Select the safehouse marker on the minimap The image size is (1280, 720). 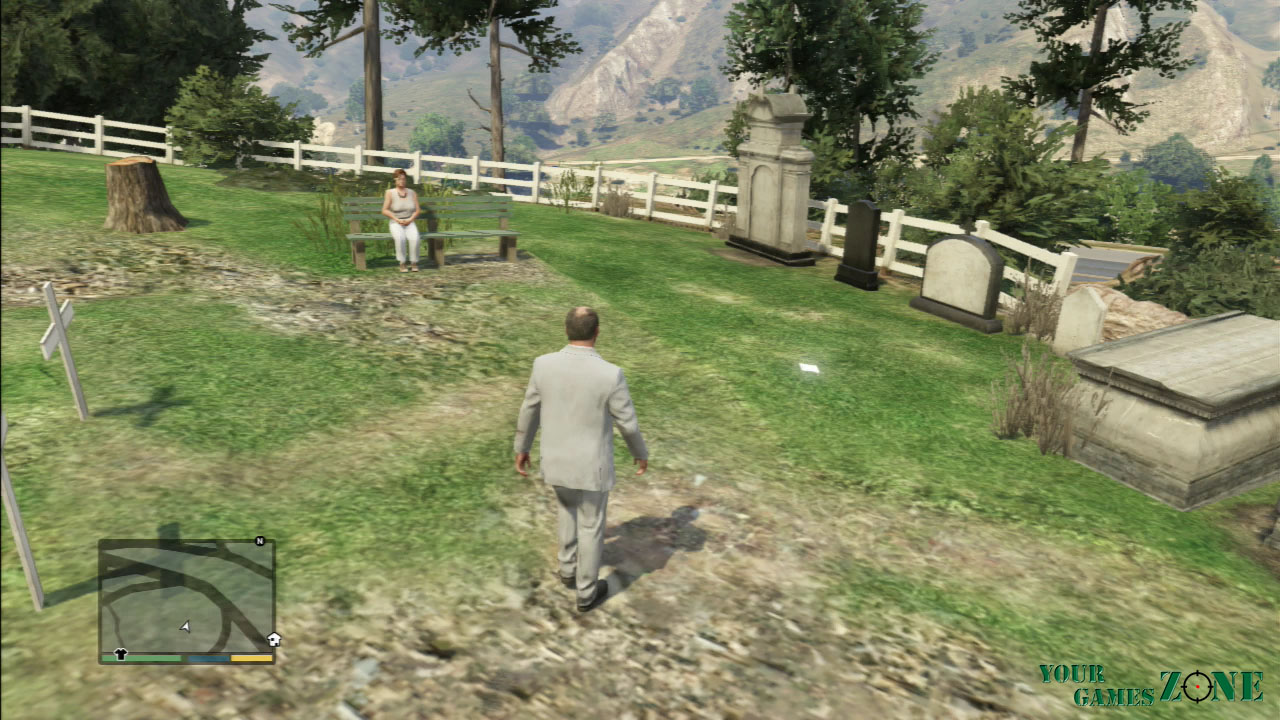coord(273,640)
